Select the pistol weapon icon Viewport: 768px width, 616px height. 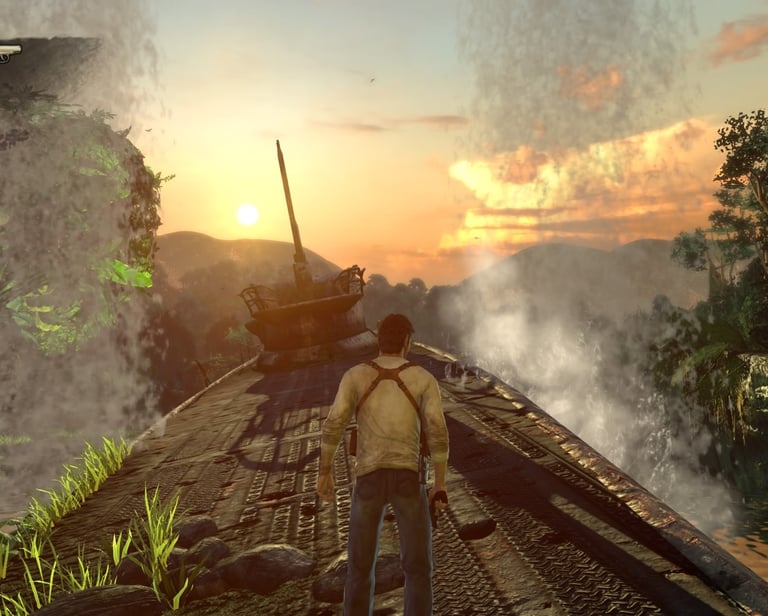[x=9, y=50]
